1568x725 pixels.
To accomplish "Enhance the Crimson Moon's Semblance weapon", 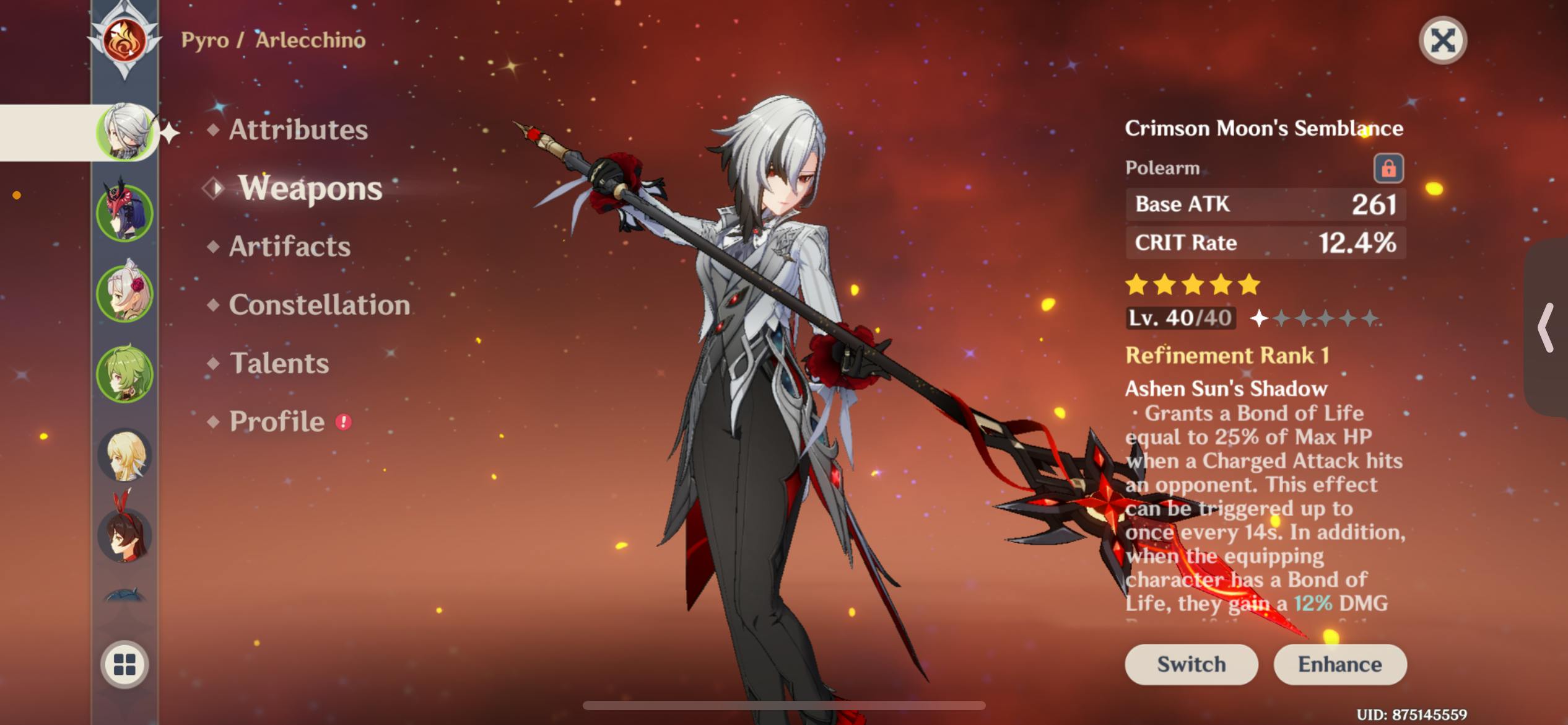I will pos(1339,664).
